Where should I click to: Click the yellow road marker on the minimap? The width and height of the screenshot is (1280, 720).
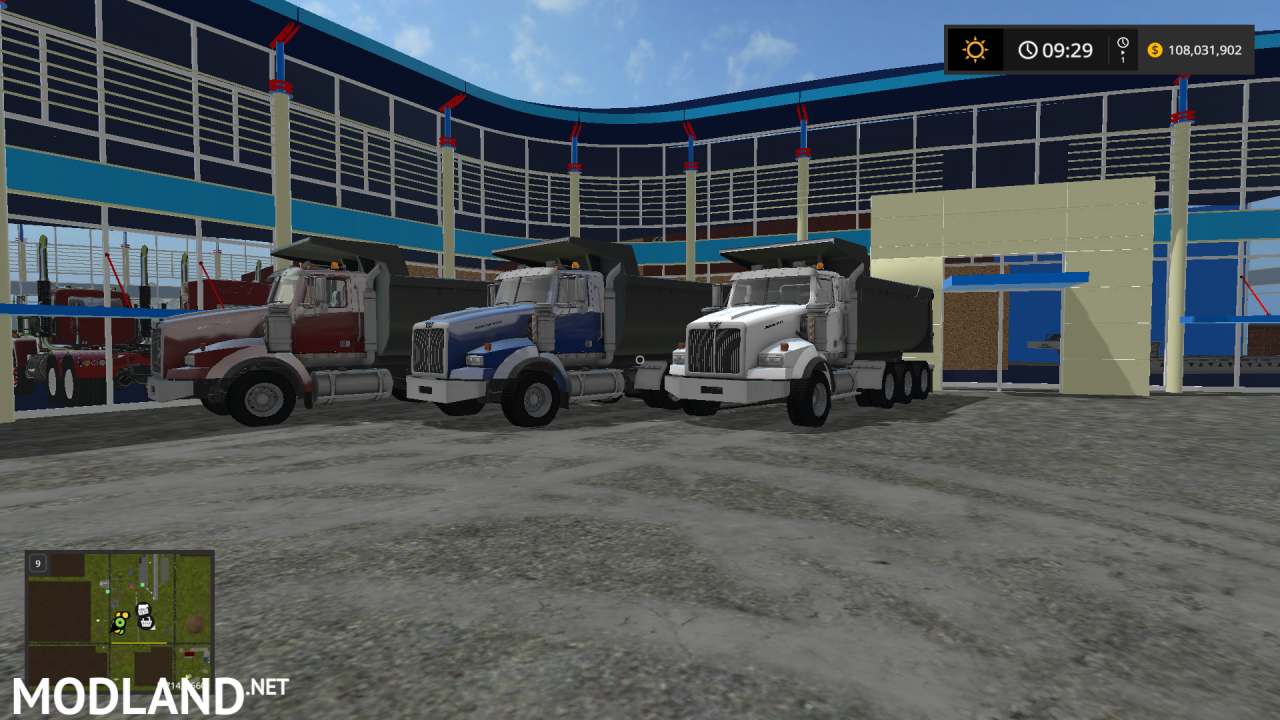coord(138,643)
